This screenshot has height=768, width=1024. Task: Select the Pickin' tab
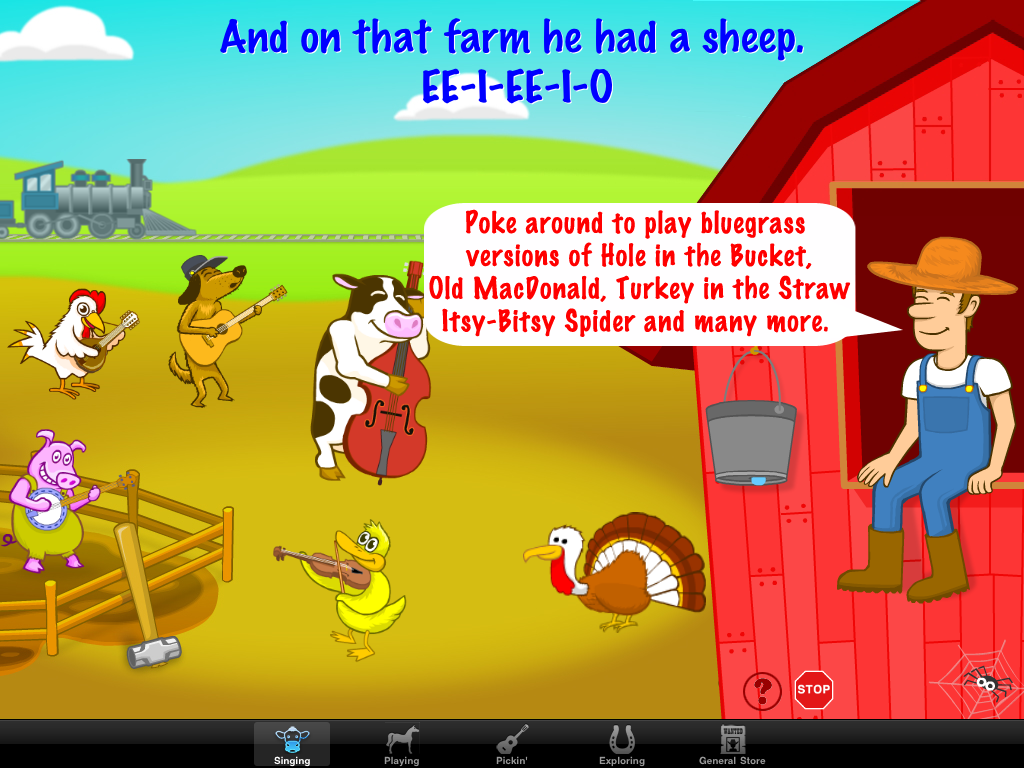tap(512, 745)
